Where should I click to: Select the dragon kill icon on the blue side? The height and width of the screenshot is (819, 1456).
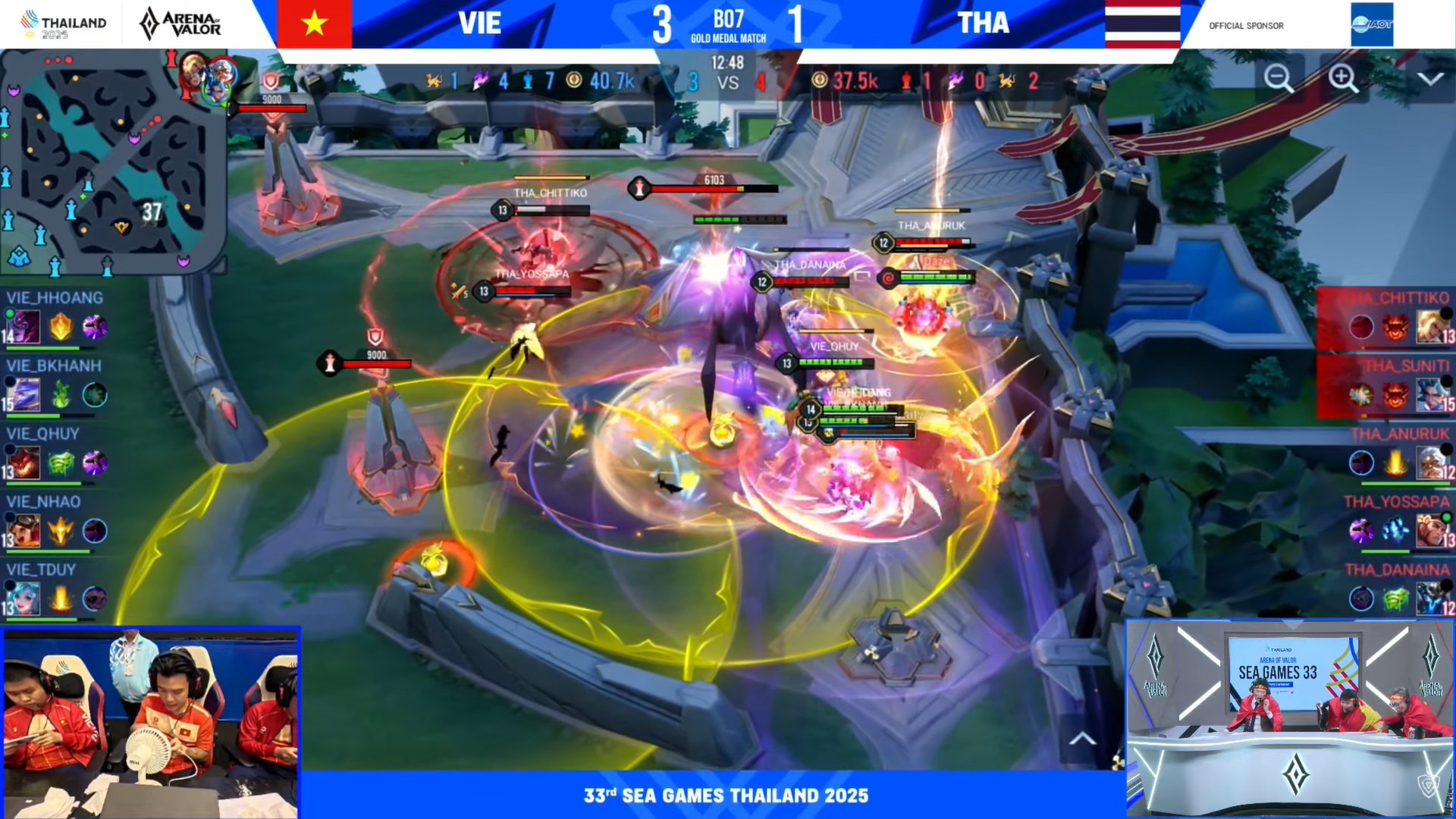pyautogui.click(x=432, y=82)
